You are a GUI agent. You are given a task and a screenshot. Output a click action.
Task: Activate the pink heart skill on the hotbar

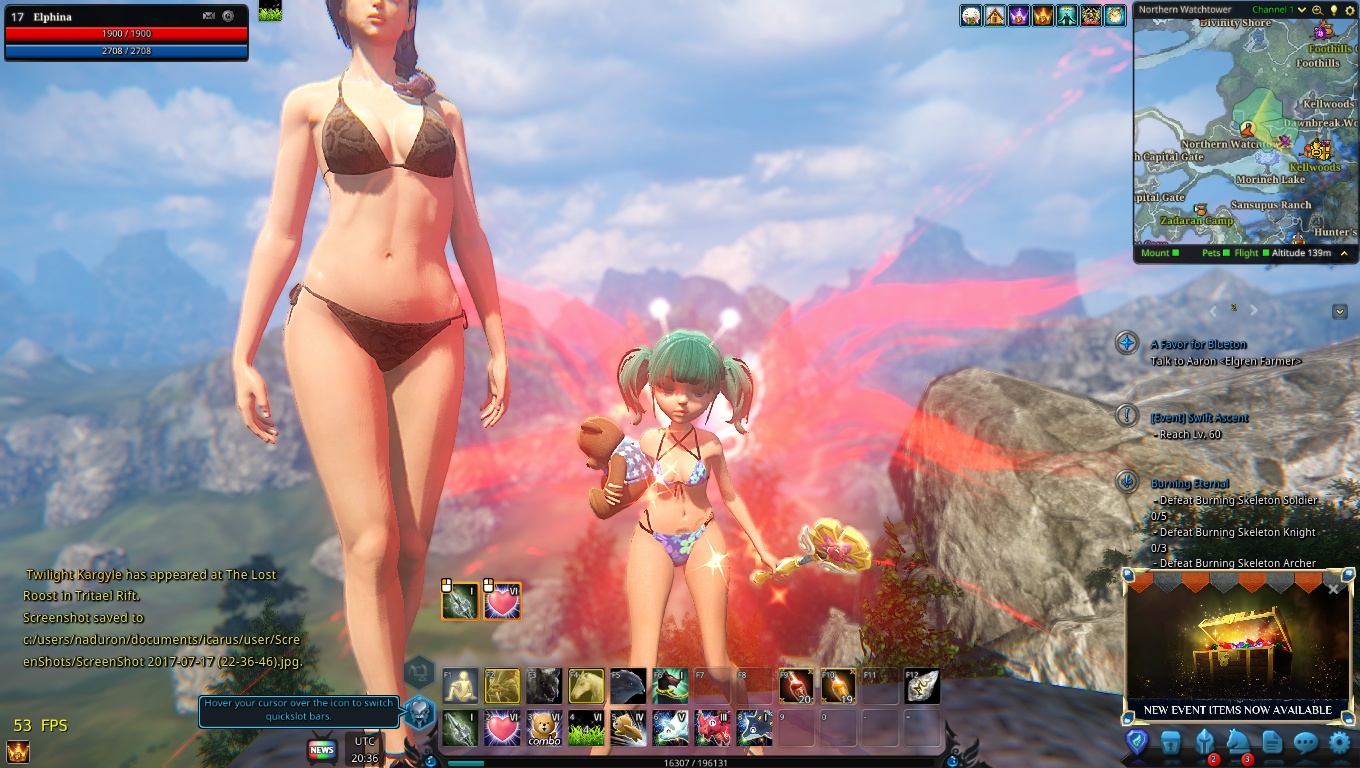[x=502, y=728]
